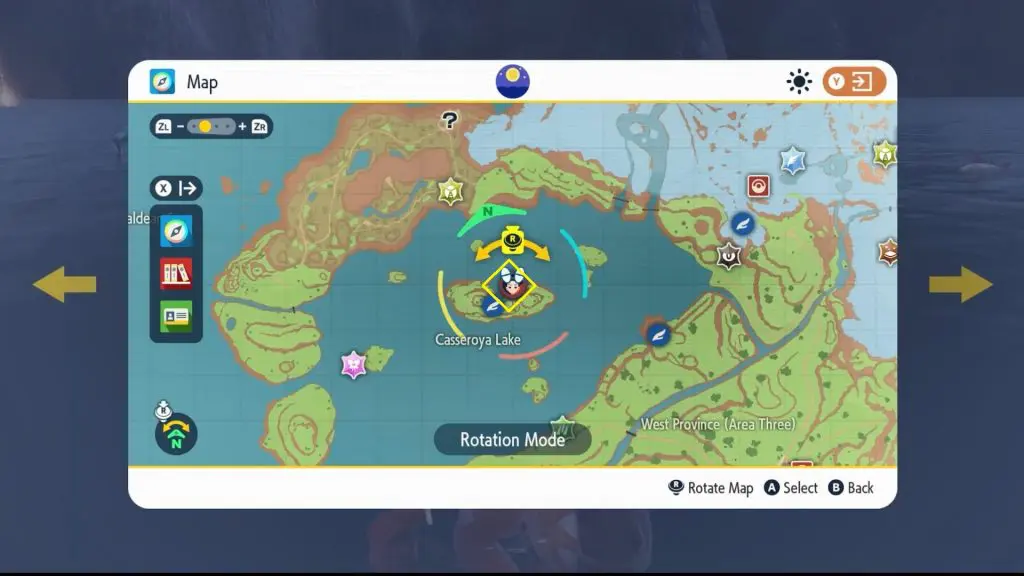Select the fly point beside Casseroya Lake label

[x=492, y=307]
